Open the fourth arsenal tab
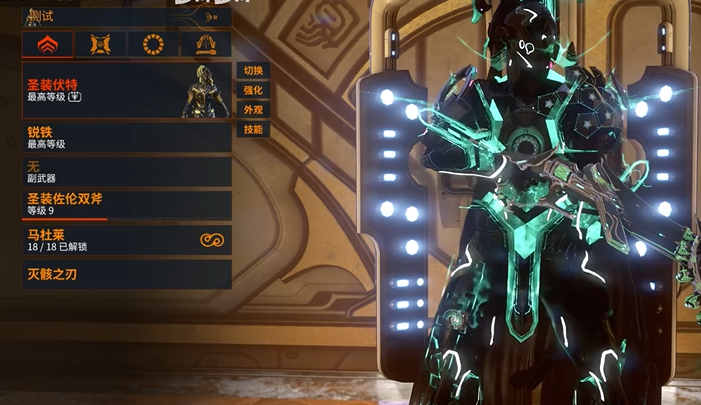This screenshot has width=701, height=405. (205, 44)
